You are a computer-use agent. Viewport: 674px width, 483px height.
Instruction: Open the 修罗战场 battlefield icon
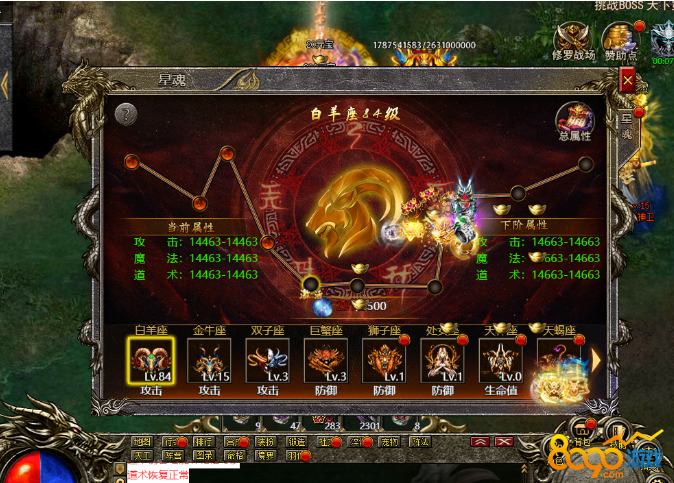point(574,41)
